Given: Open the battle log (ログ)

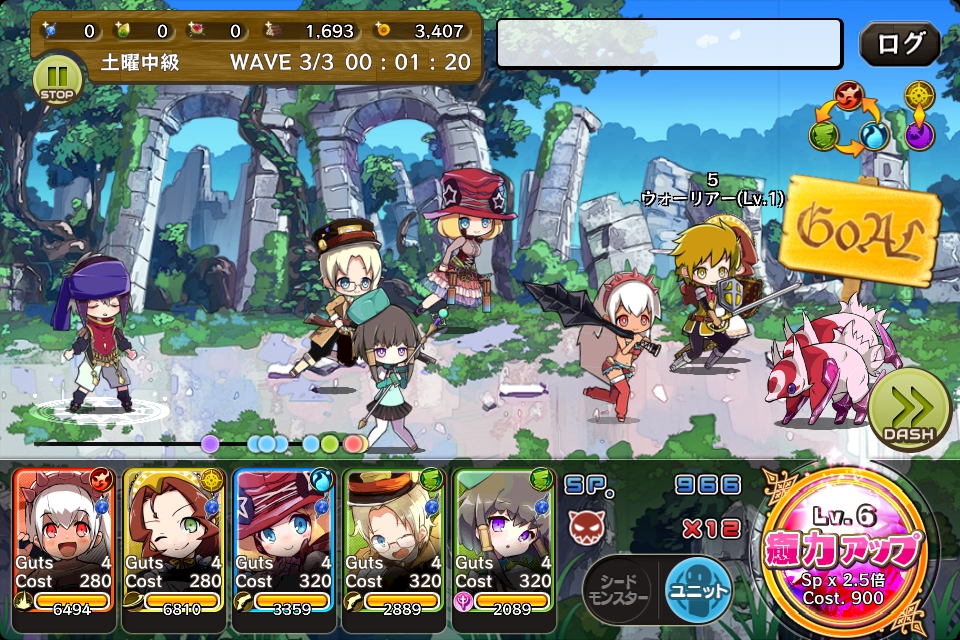Looking at the screenshot, I should click(x=899, y=44).
